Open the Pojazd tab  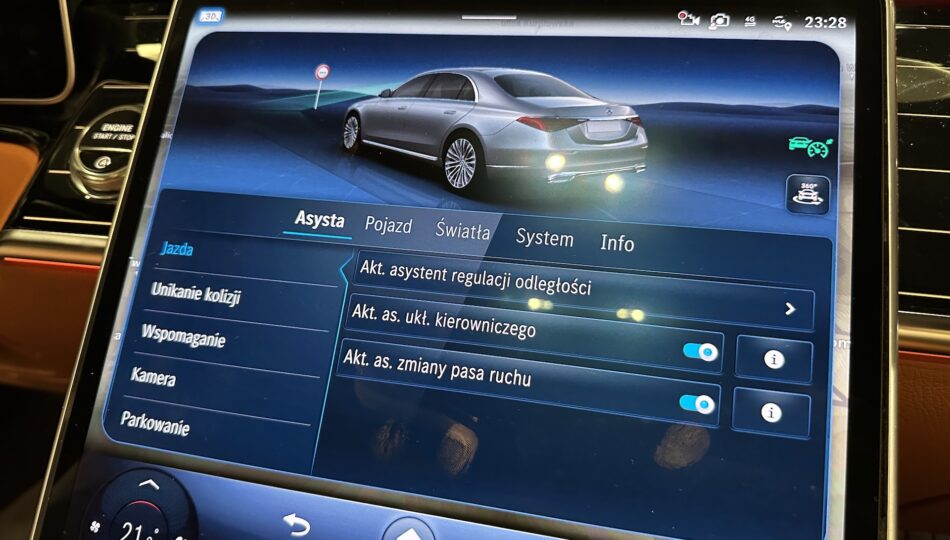pos(388,226)
